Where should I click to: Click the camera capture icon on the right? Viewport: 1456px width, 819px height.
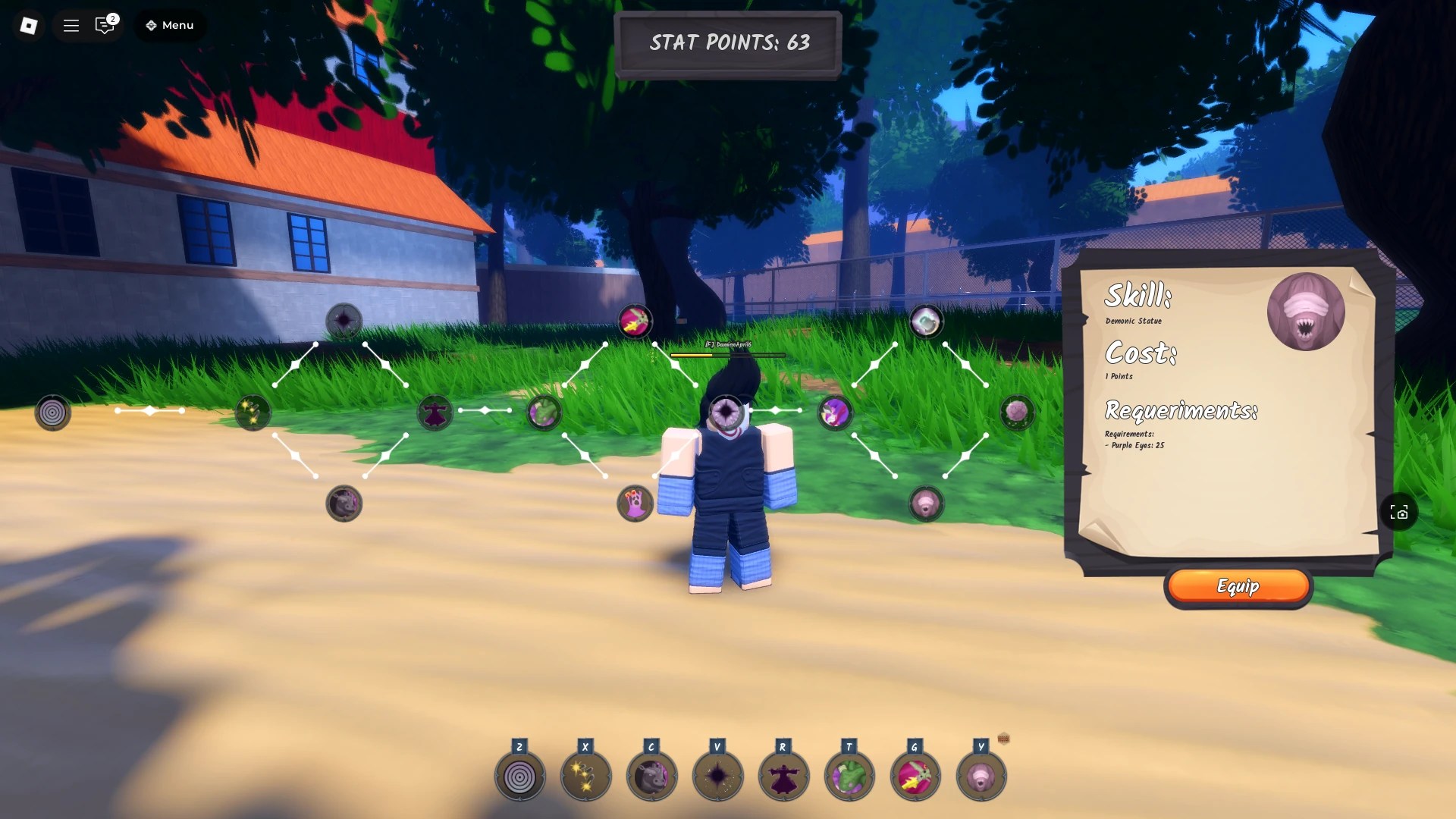click(1399, 512)
